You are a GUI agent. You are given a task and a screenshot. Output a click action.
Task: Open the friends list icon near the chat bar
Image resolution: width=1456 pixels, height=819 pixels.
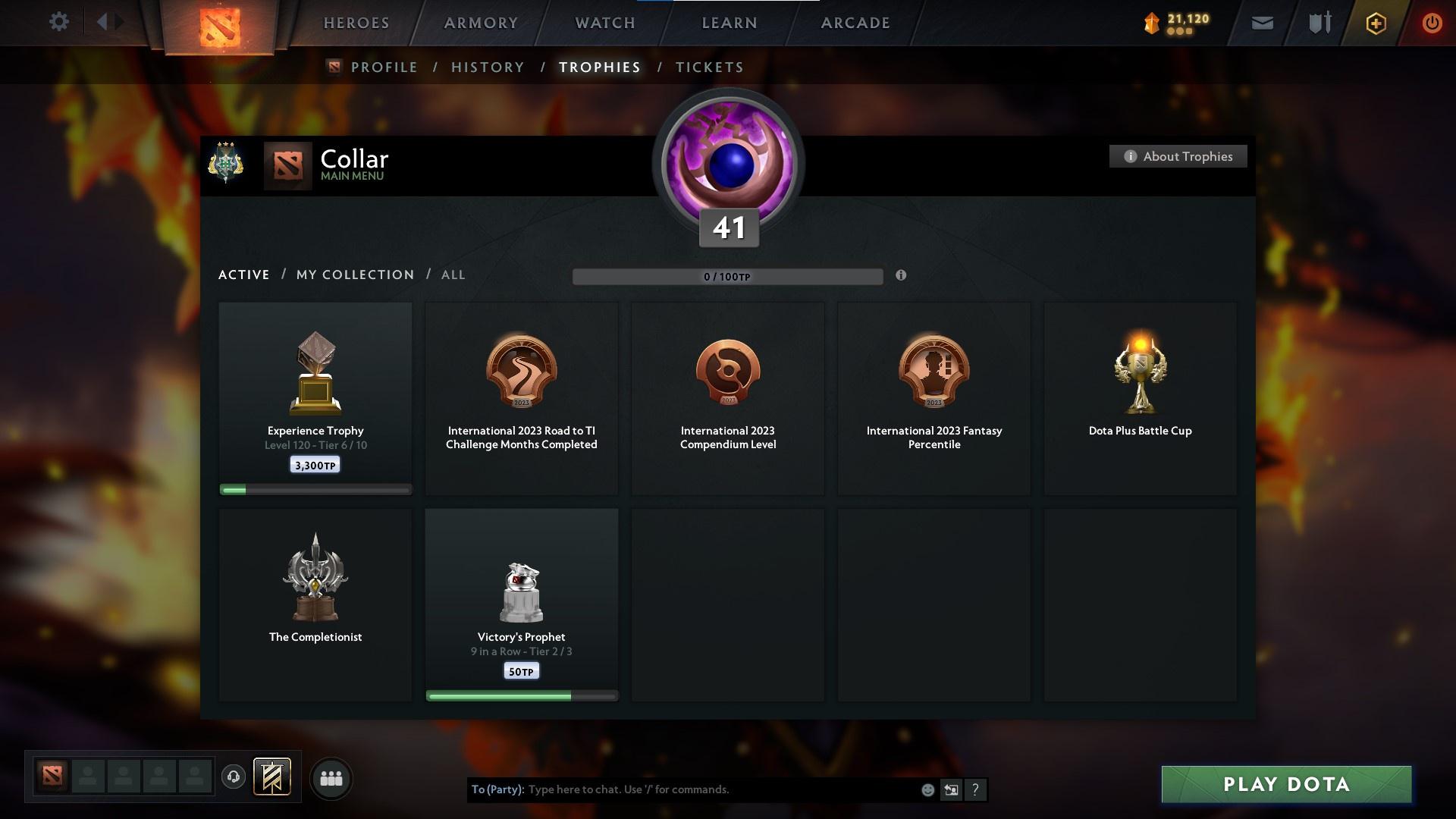click(331, 778)
